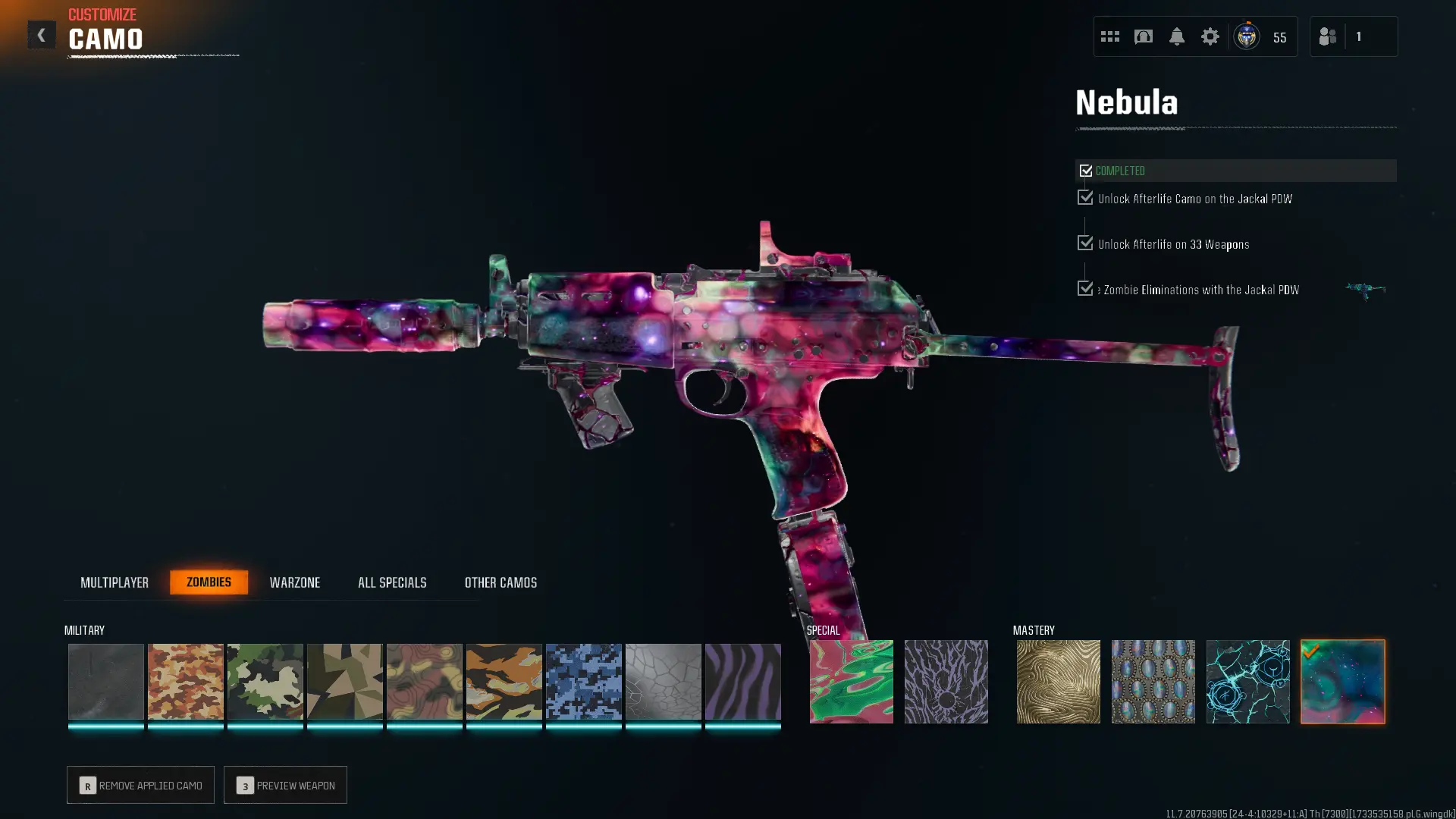This screenshot has height=819, width=1456.
Task: Show the All Specials tab
Action: (x=392, y=582)
